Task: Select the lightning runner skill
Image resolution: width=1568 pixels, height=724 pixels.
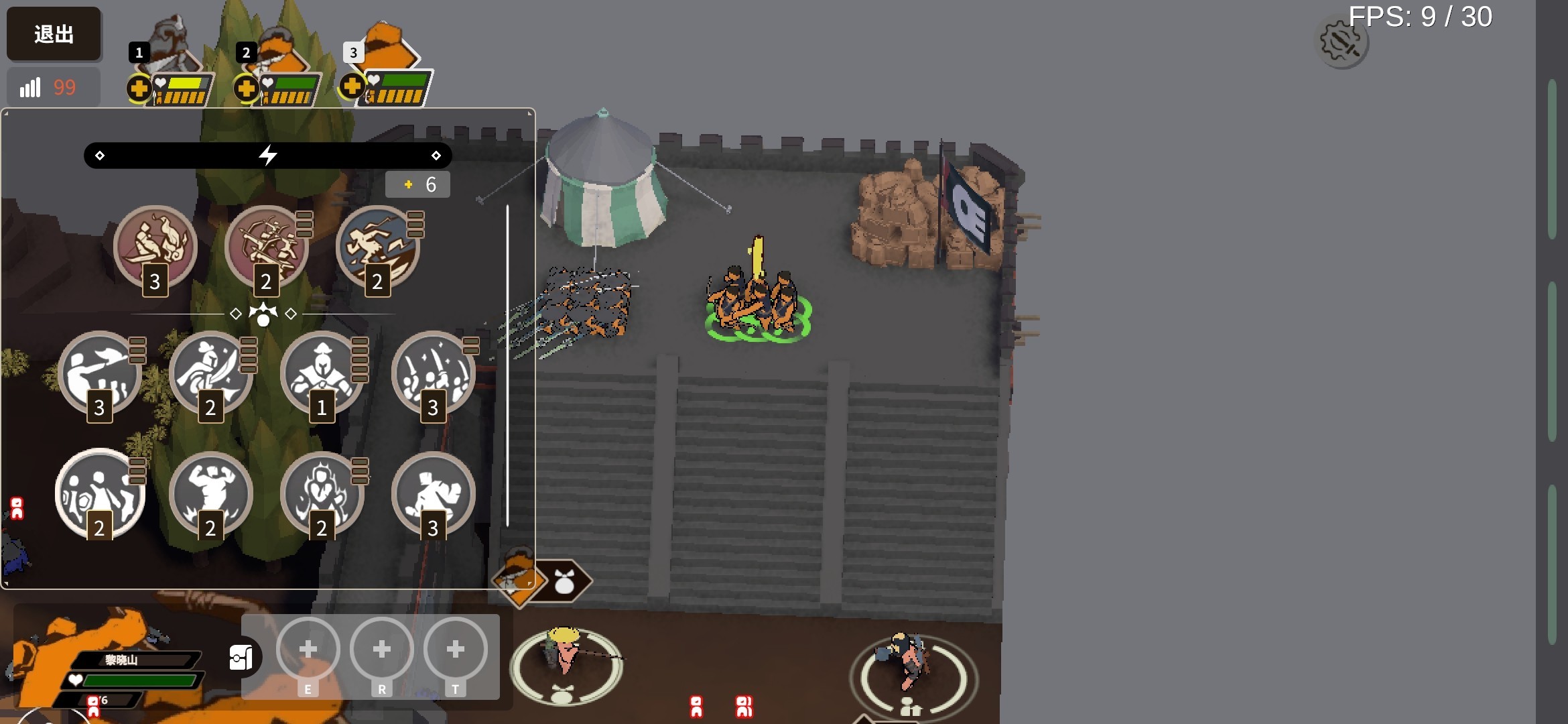Action: point(377,246)
